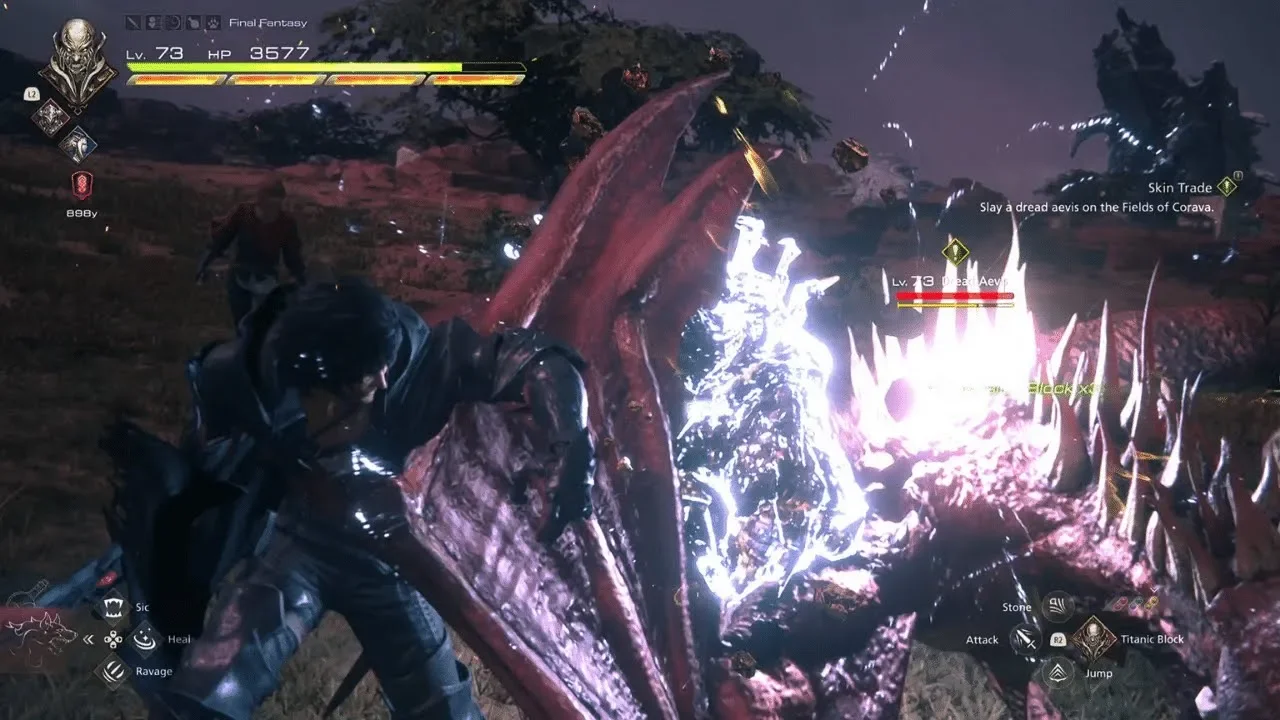This screenshot has width=1280, height=720.
Task: Activate Torgal's Heal command icon
Action: 145,638
